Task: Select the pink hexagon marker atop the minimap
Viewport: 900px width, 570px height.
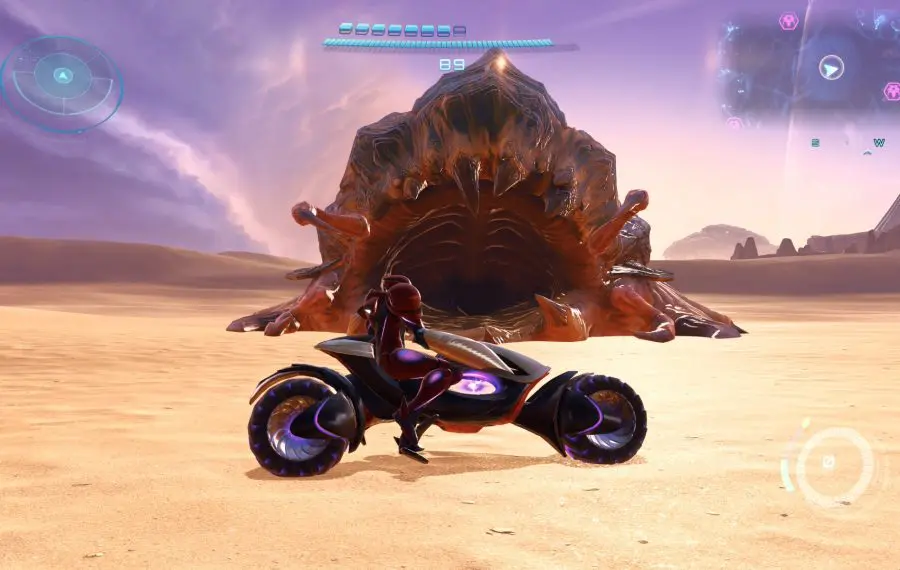Action: pyautogui.click(x=789, y=21)
